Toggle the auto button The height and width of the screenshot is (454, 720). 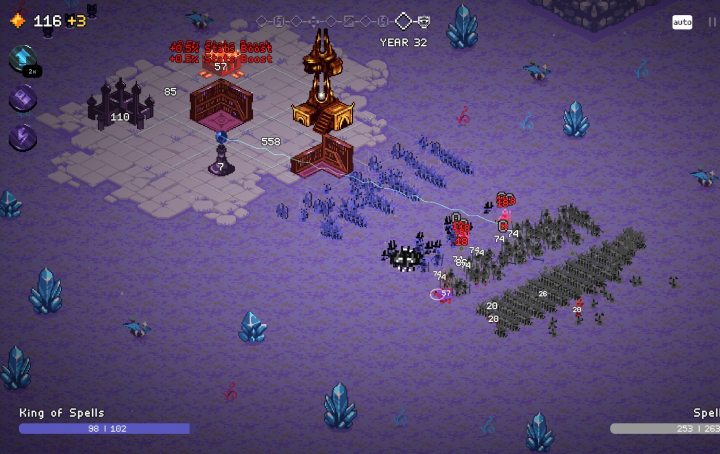coord(682,22)
